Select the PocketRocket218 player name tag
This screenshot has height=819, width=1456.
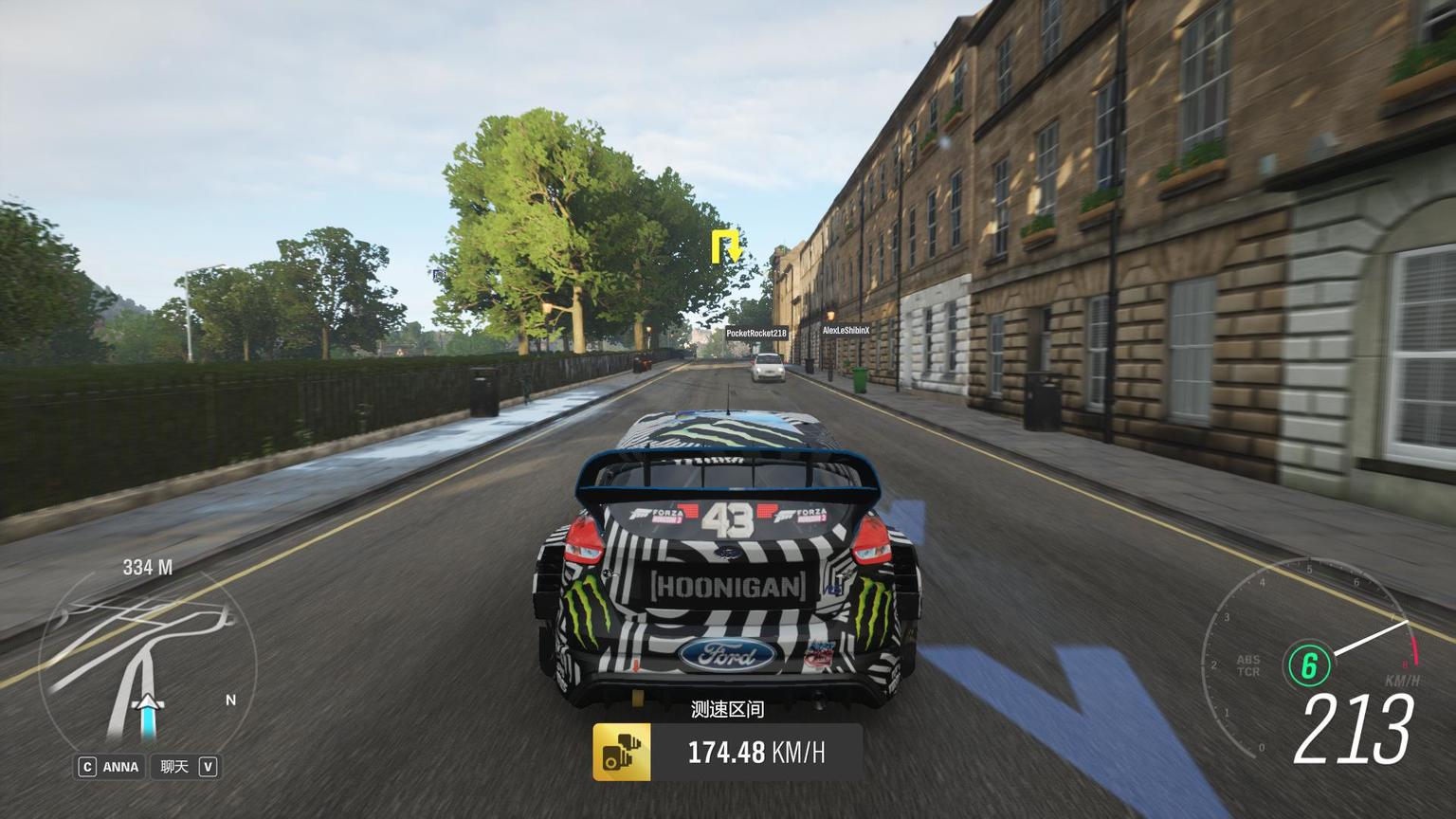pyautogui.click(x=756, y=334)
